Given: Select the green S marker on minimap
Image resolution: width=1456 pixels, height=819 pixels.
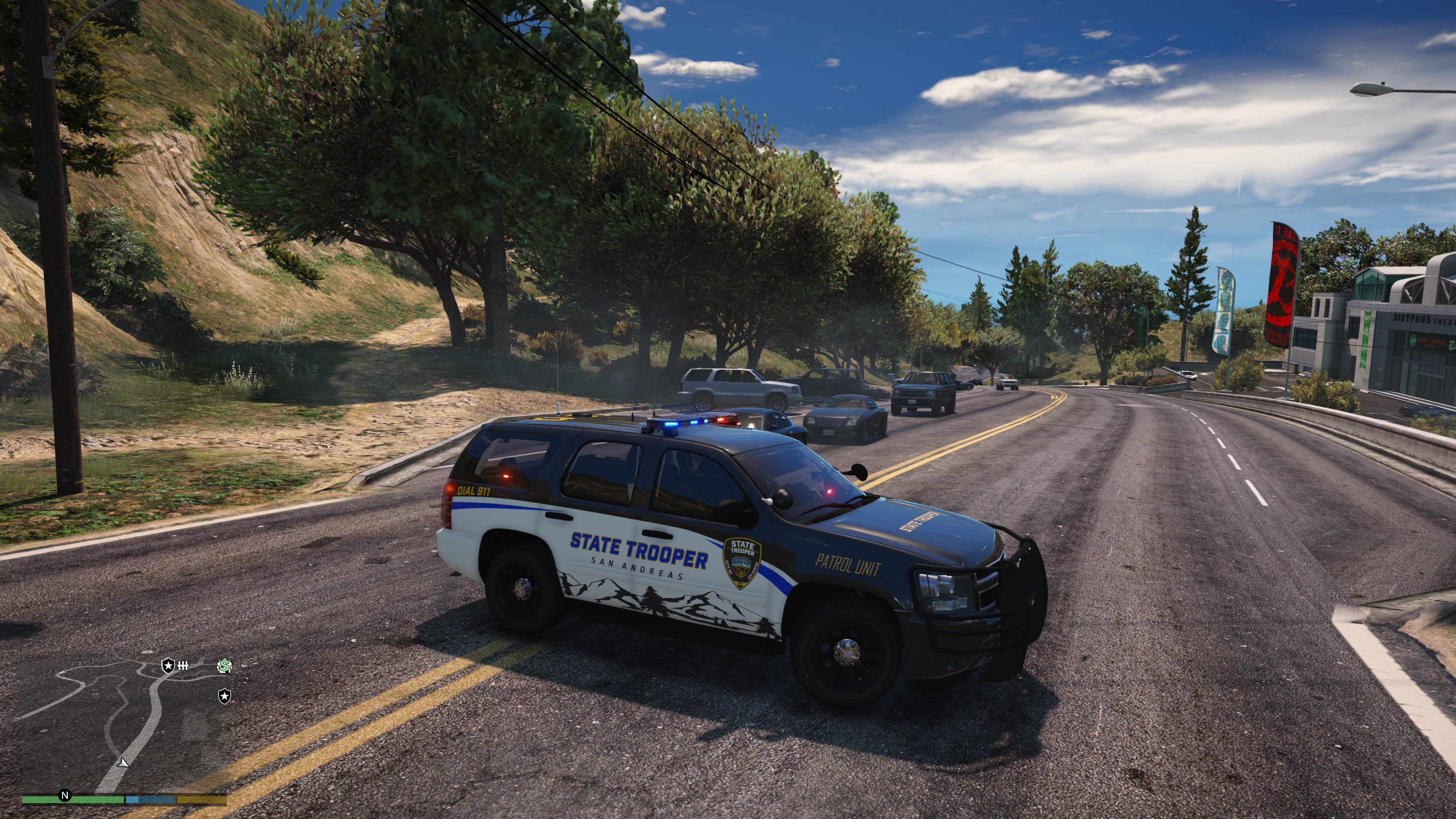Looking at the screenshot, I should click(x=224, y=667).
